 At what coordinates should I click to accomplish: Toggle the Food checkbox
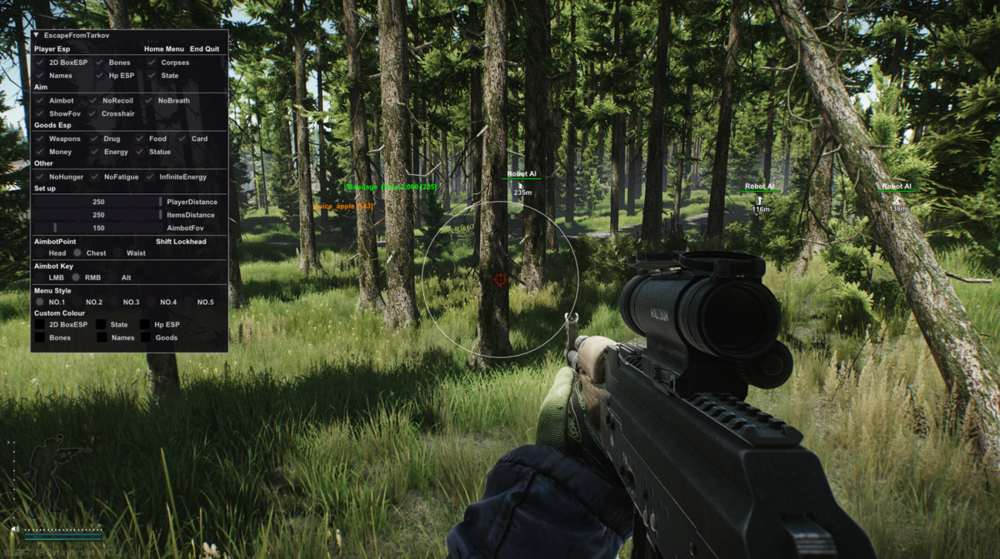pos(139,139)
